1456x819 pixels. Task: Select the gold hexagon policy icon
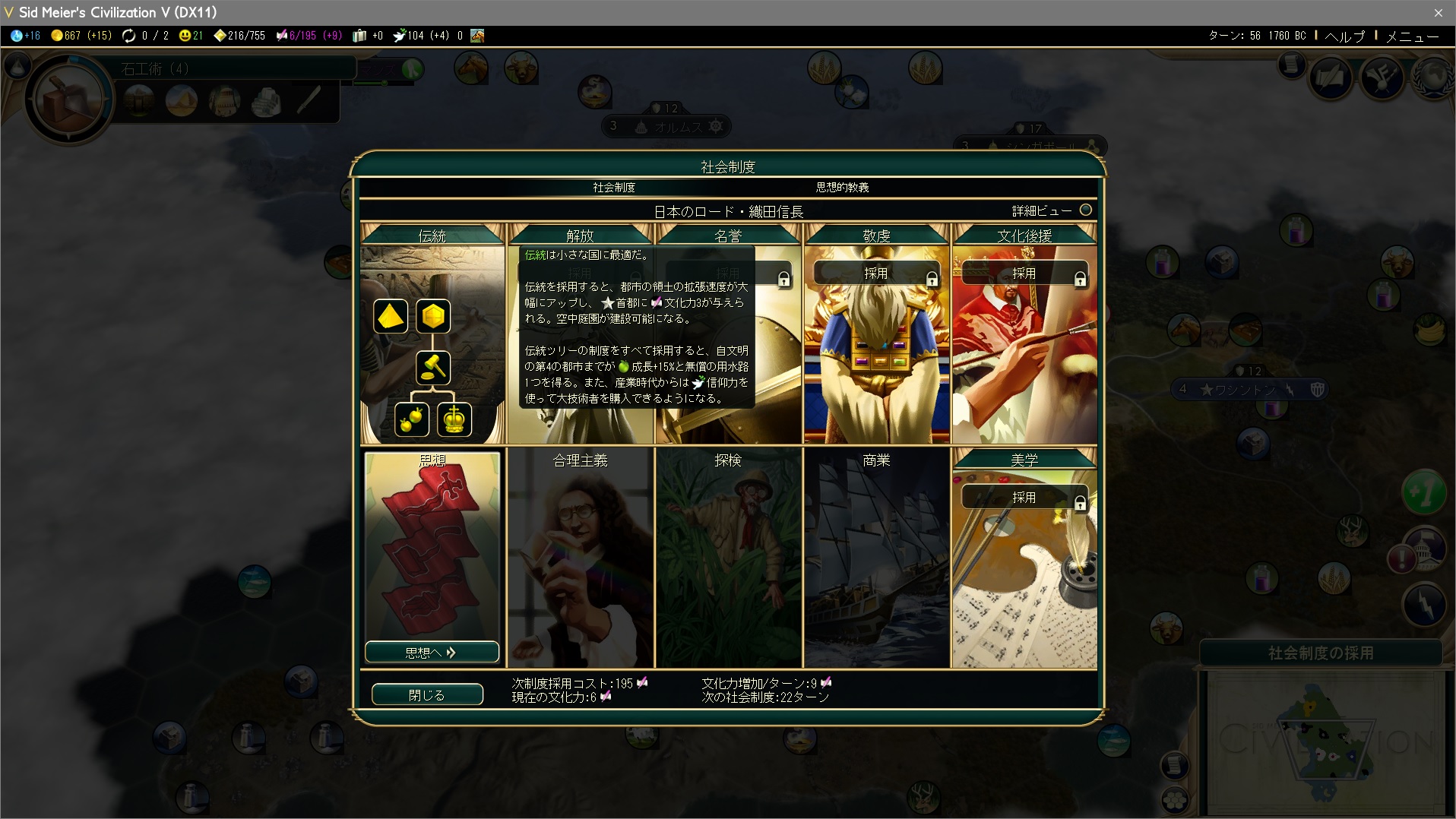click(433, 316)
